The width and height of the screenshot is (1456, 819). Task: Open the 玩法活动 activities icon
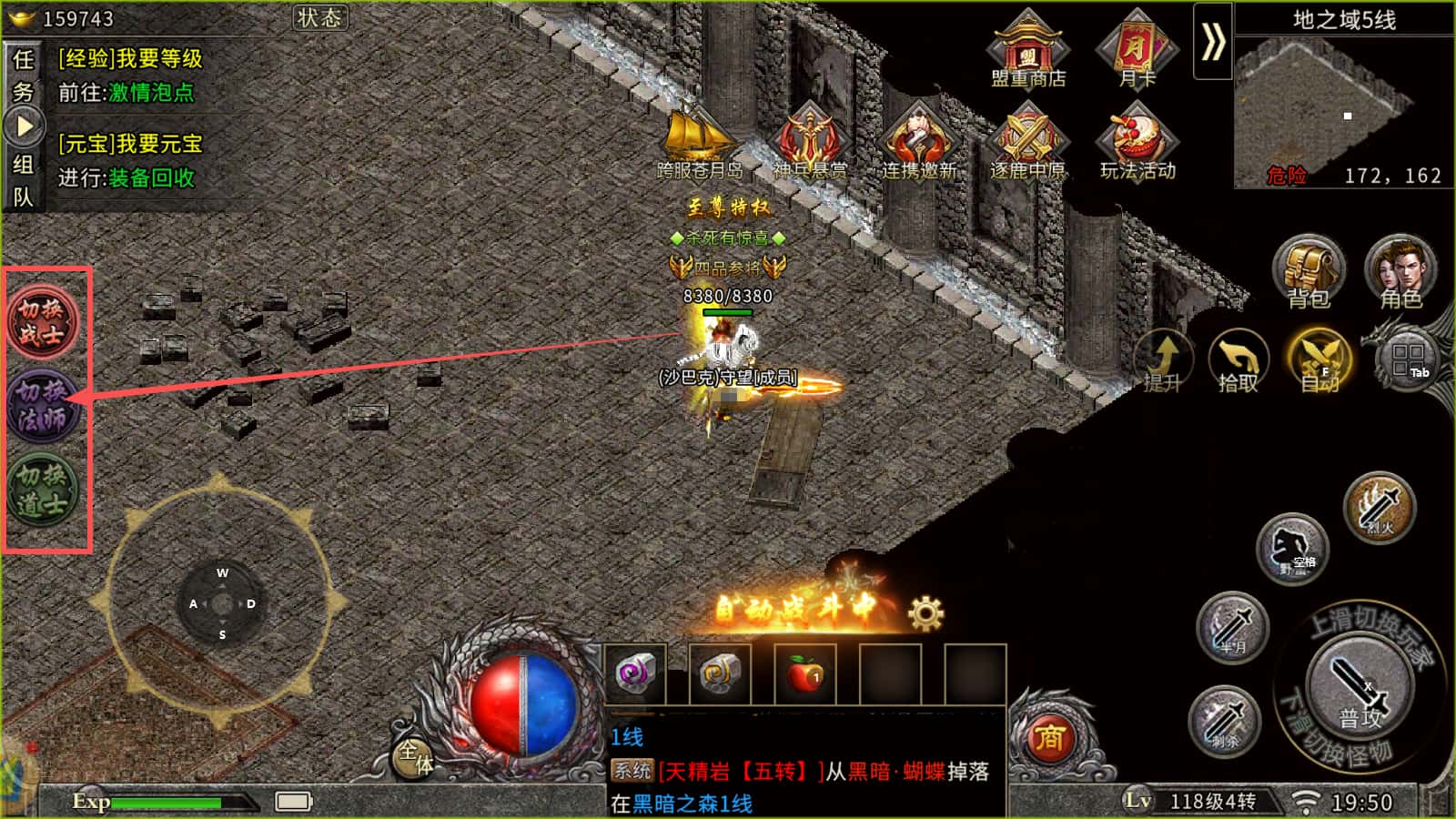(x=1137, y=141)
